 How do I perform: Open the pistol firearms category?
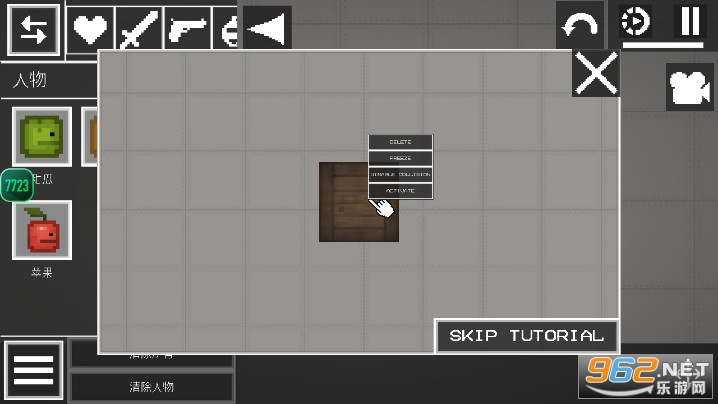[187, 29]
